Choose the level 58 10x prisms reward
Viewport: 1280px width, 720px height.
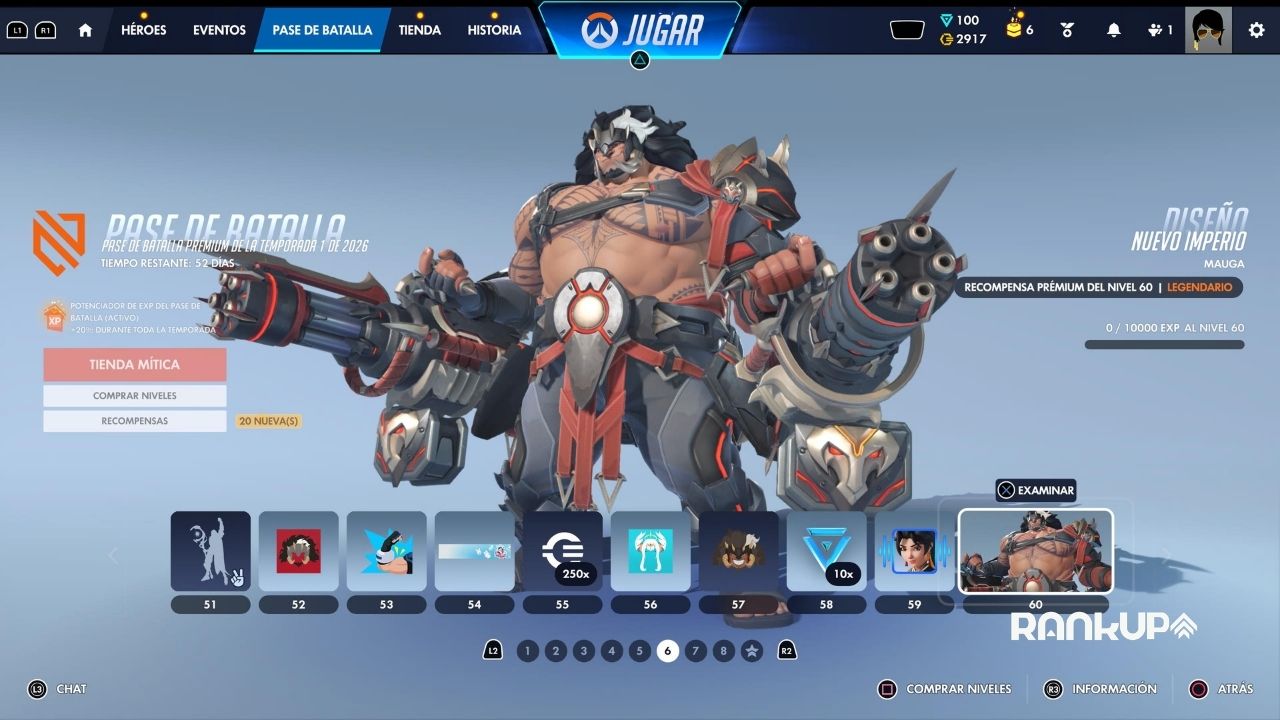pos(826,551)
